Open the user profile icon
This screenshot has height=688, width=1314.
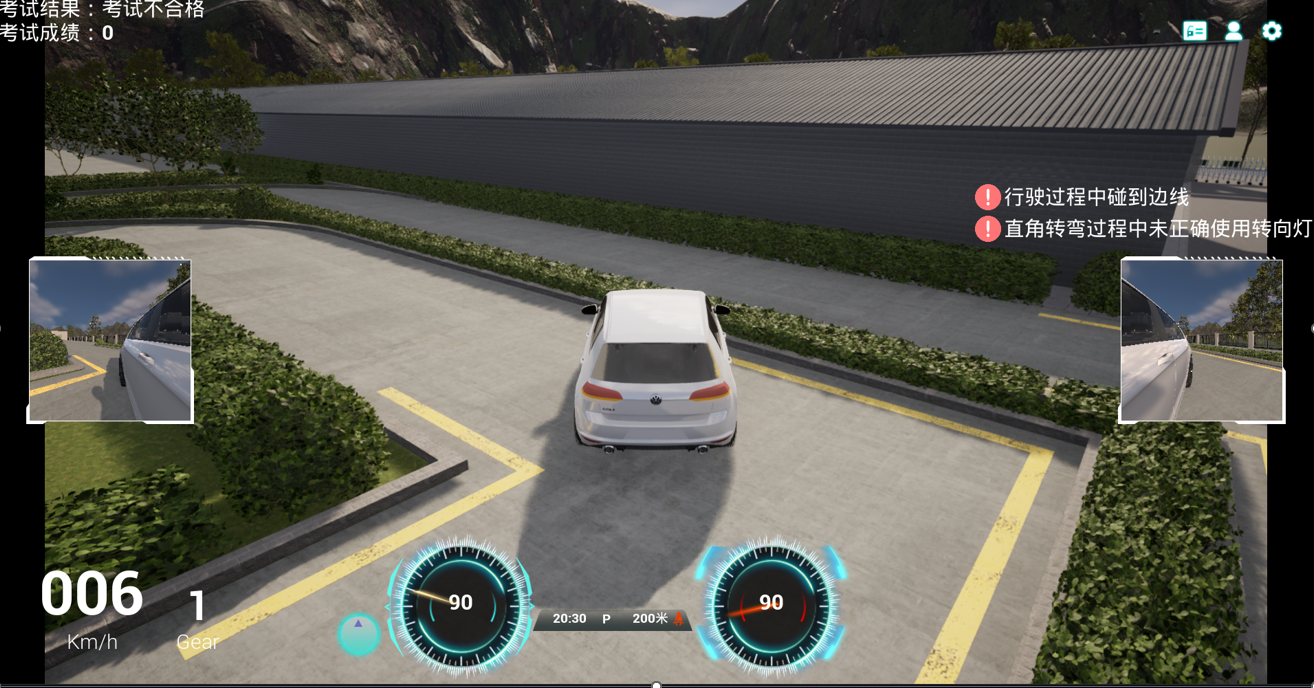pyautogui.click(x=1233, y=31)
